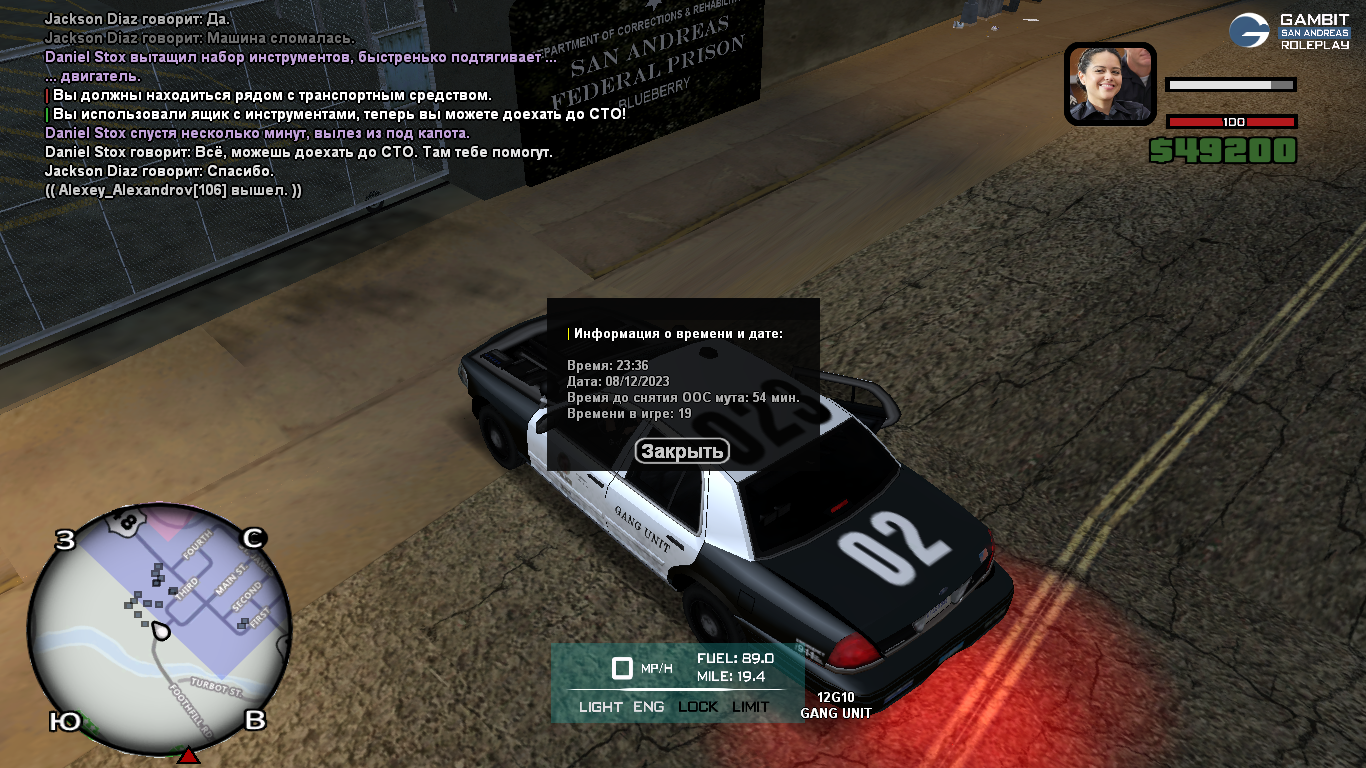
Task: Close the time and date dialog
Action: 682,452
